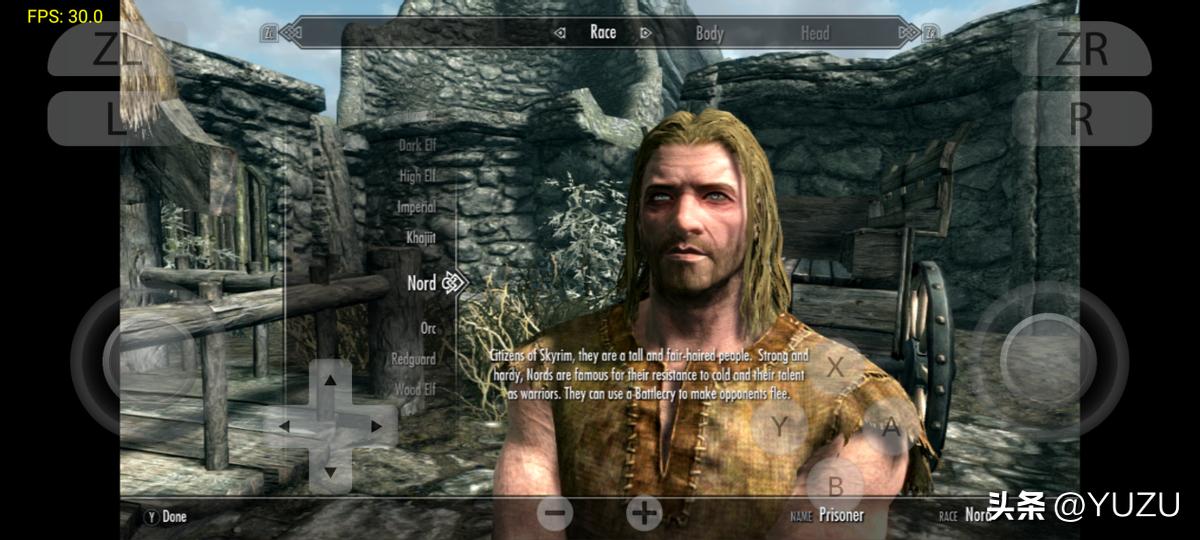Tap the virtual X face button
Image resolution: width=1200 pixels, height=540 pixels.
[835, 365]
